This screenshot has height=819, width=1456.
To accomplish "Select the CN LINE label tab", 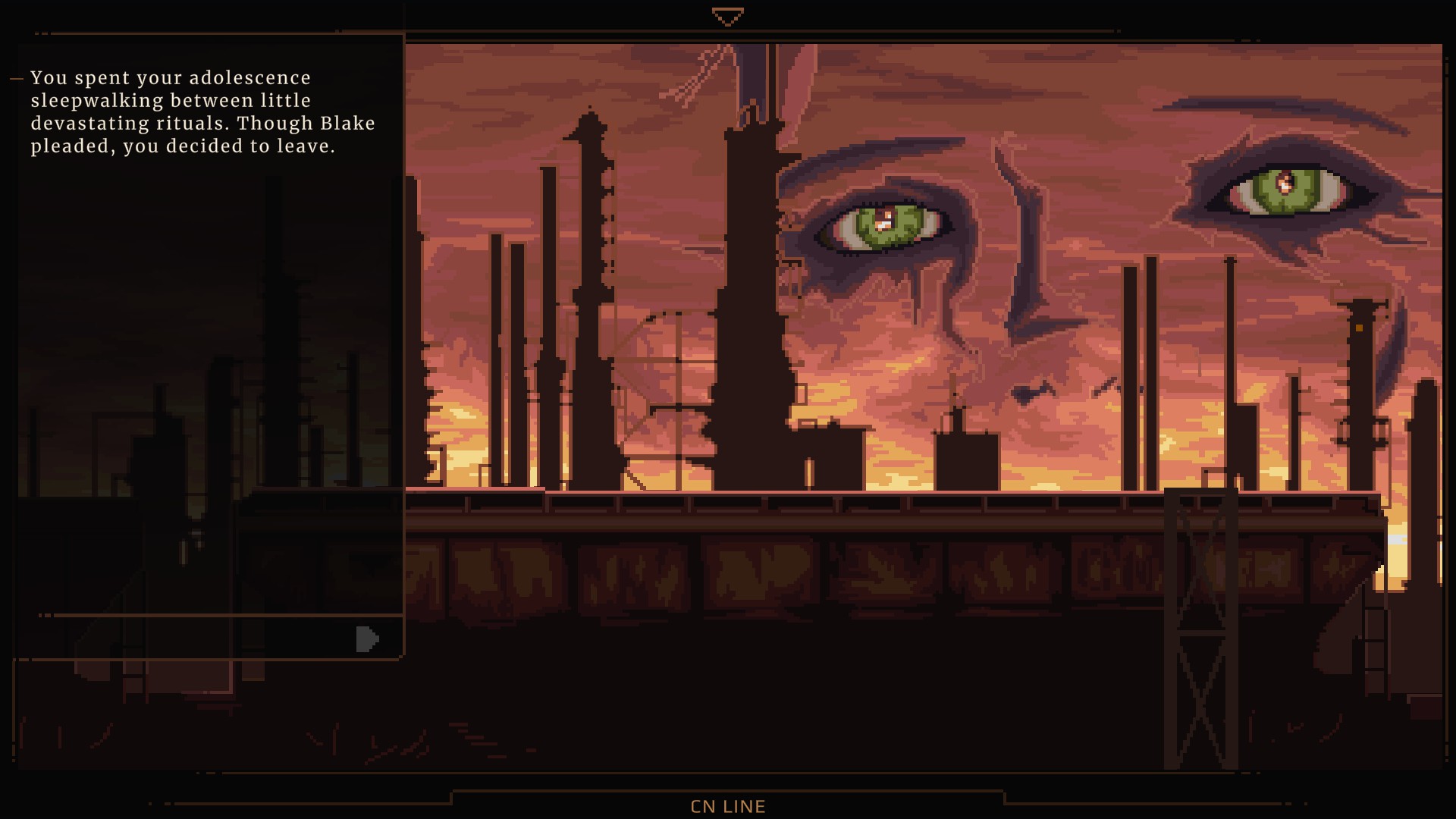I will pos(728,806).
